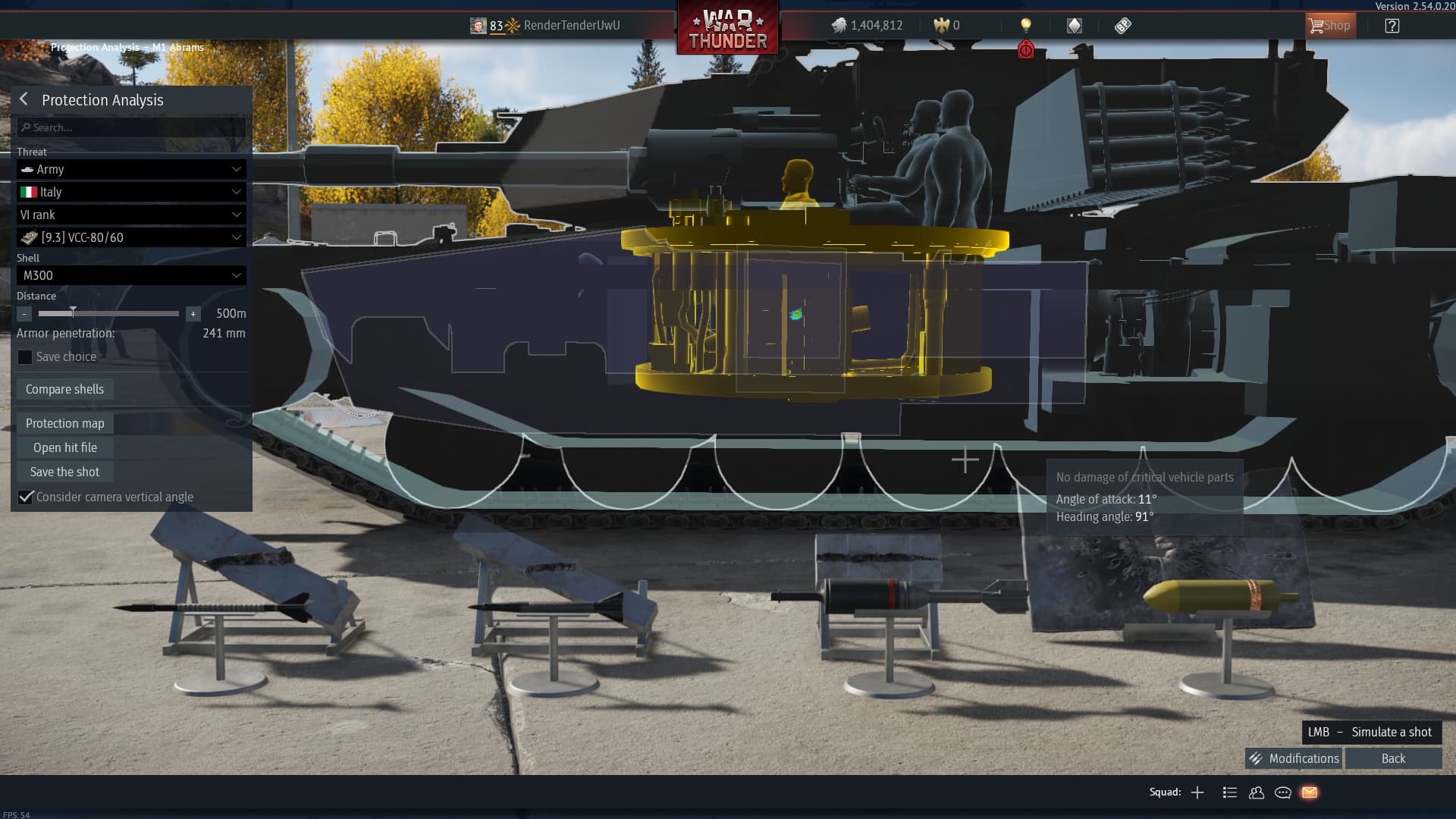Click the Back button

pos(1393,758)
